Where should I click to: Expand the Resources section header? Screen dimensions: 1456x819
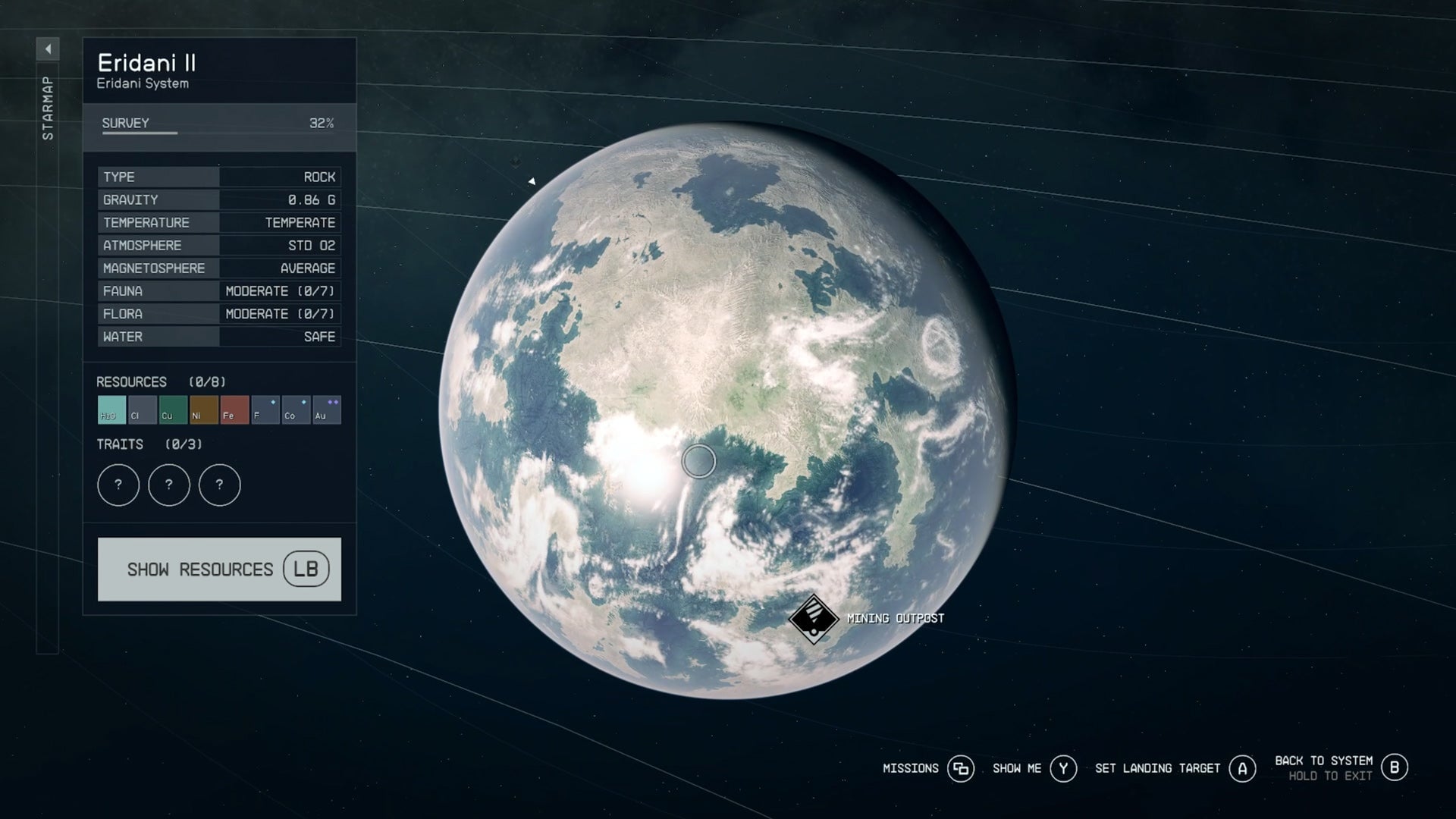133,382
